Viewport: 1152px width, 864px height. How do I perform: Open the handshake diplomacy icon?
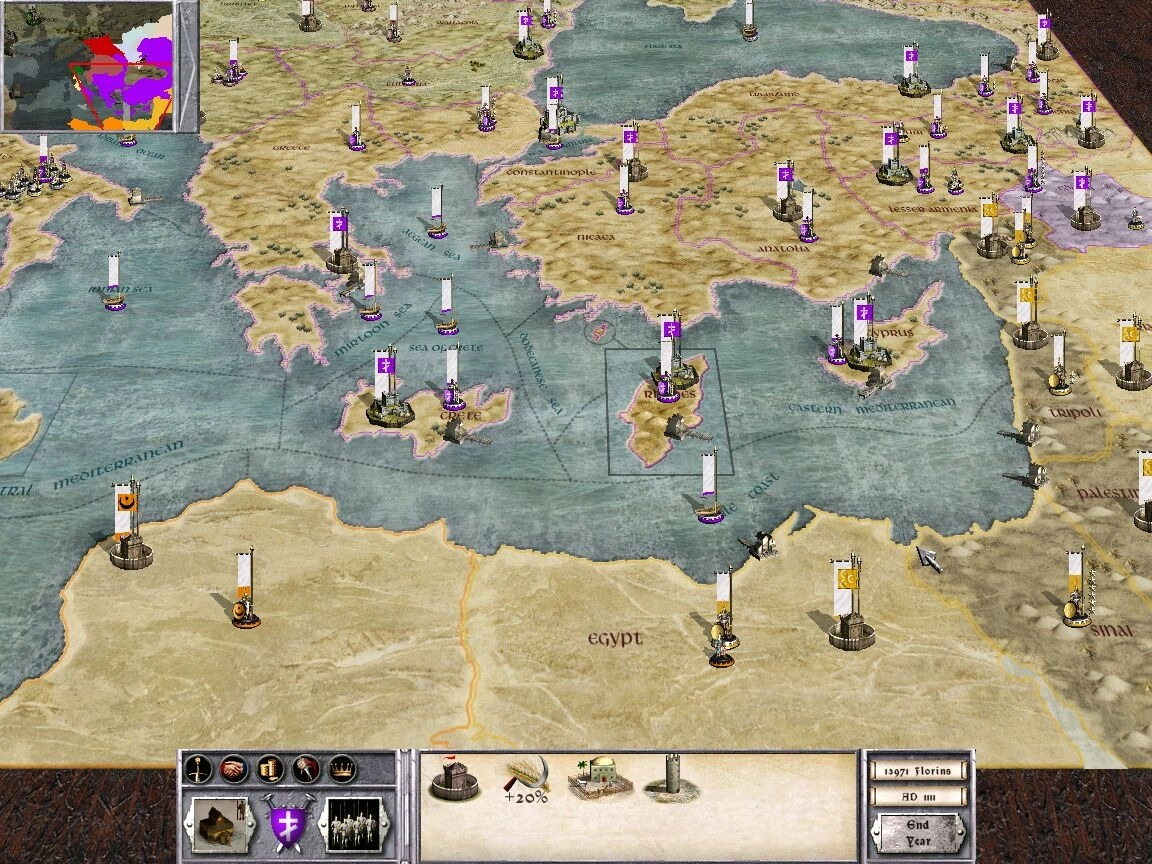[x=233, y=768]
